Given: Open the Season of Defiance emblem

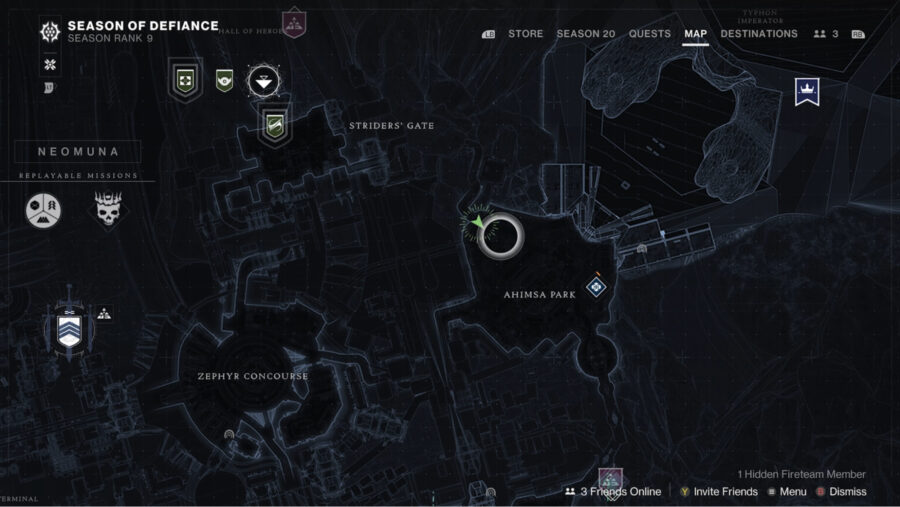Looking at the screenshot, I should [x=49, y=32].
